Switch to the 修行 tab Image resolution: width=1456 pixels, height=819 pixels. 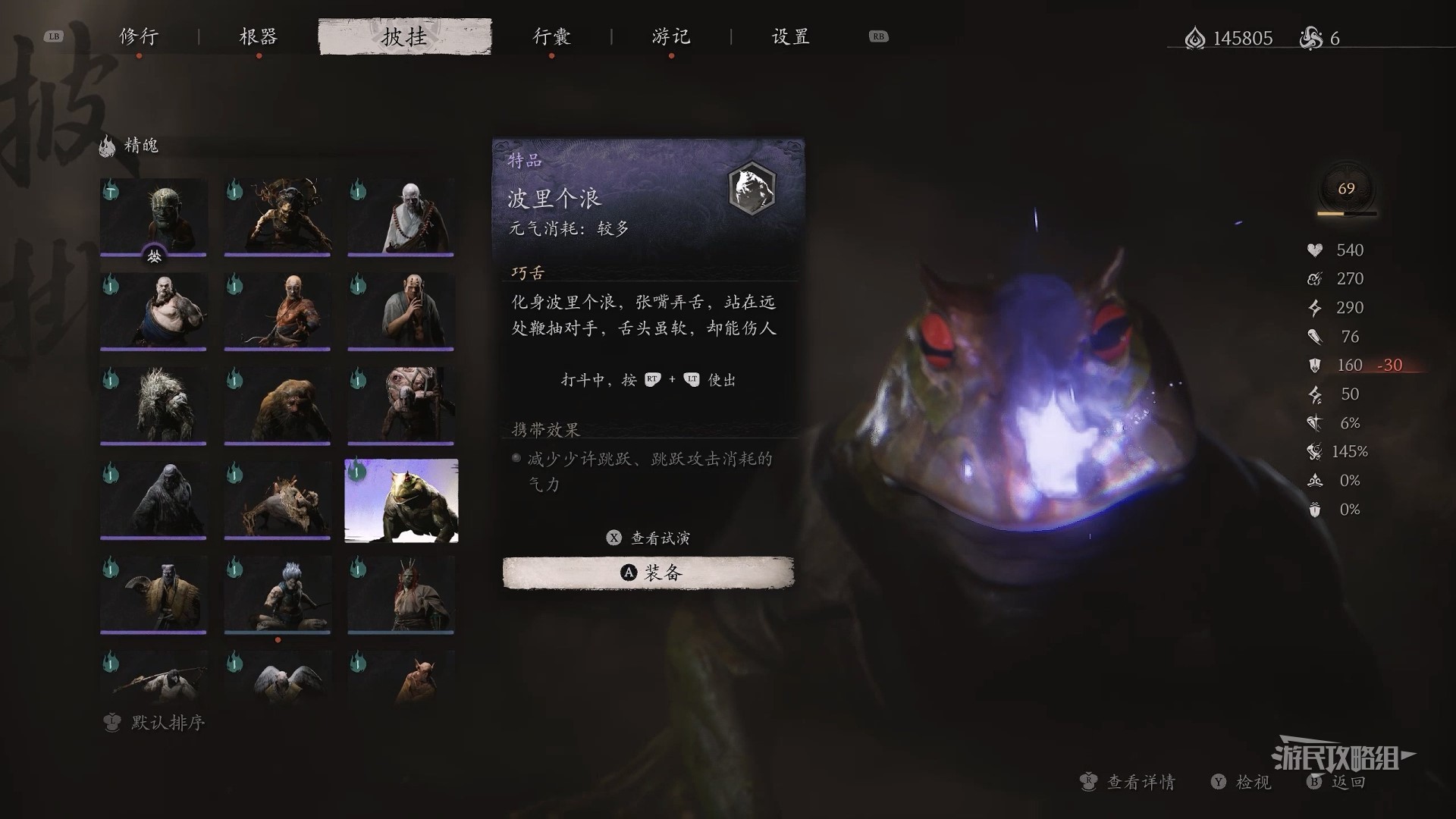click(139, 36)
